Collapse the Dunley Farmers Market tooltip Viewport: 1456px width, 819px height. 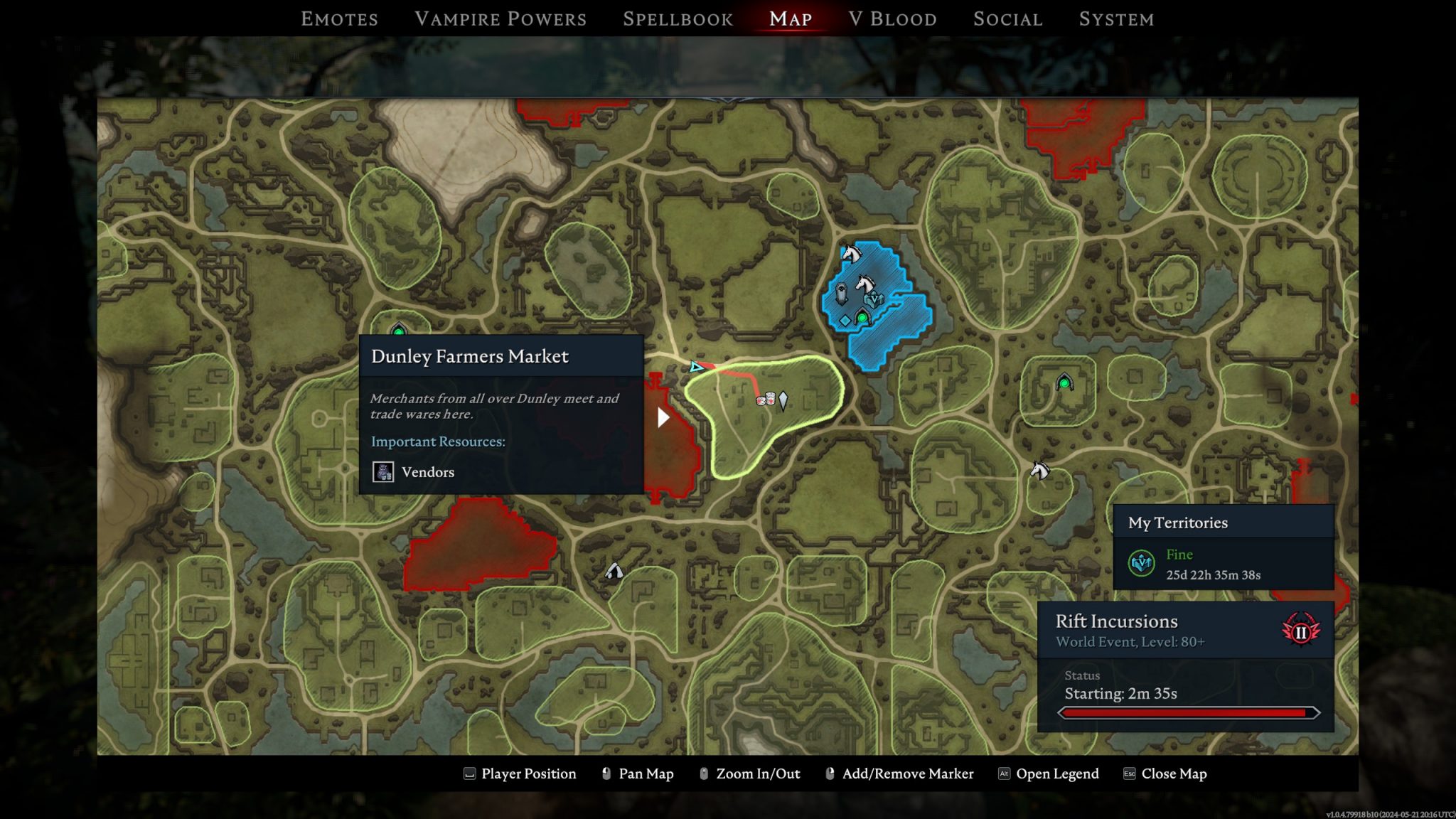click(x=469, y=356)
